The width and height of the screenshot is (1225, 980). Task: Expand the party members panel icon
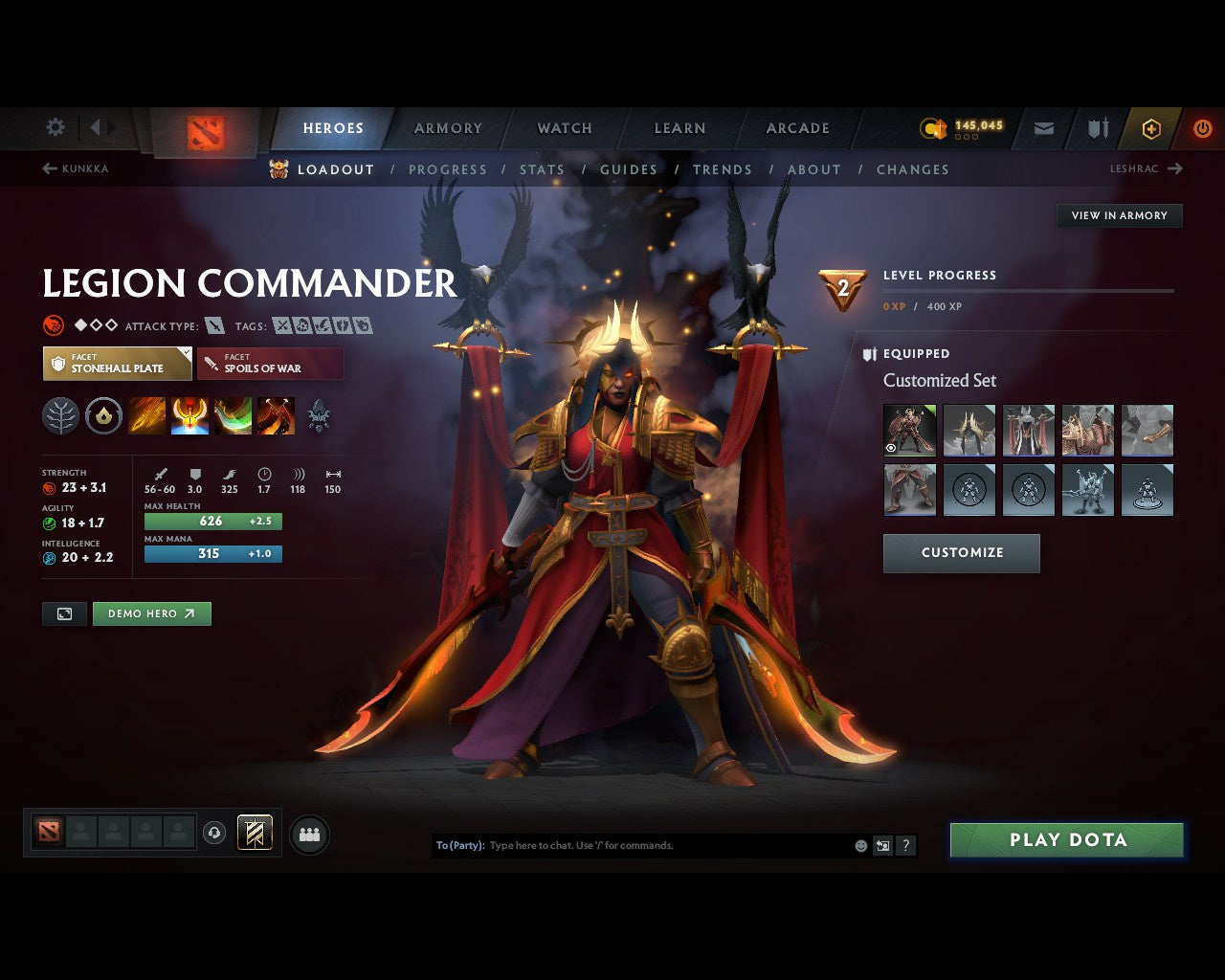(x=308, y=833)
